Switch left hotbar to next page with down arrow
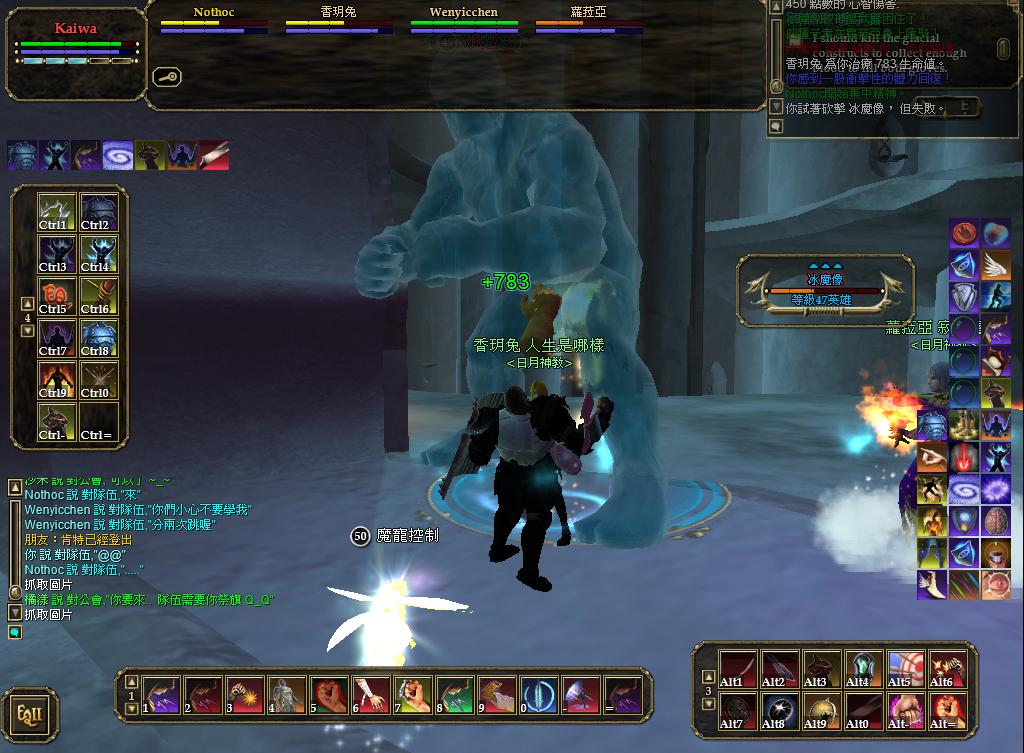This screenshot has width=1024, height=753. (27, 331)
